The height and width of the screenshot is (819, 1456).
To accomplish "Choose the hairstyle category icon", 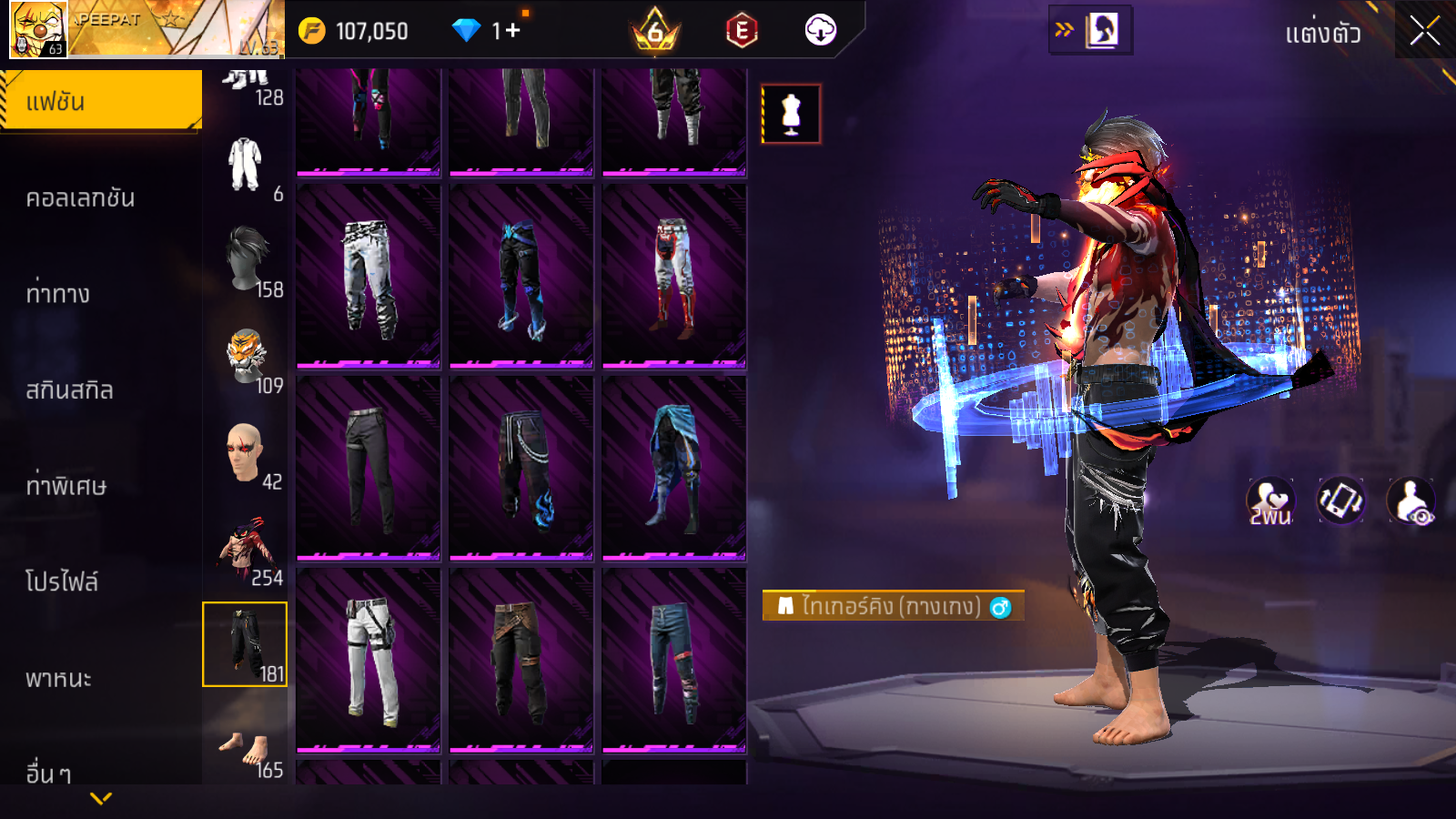I will [x=248, y=259].
